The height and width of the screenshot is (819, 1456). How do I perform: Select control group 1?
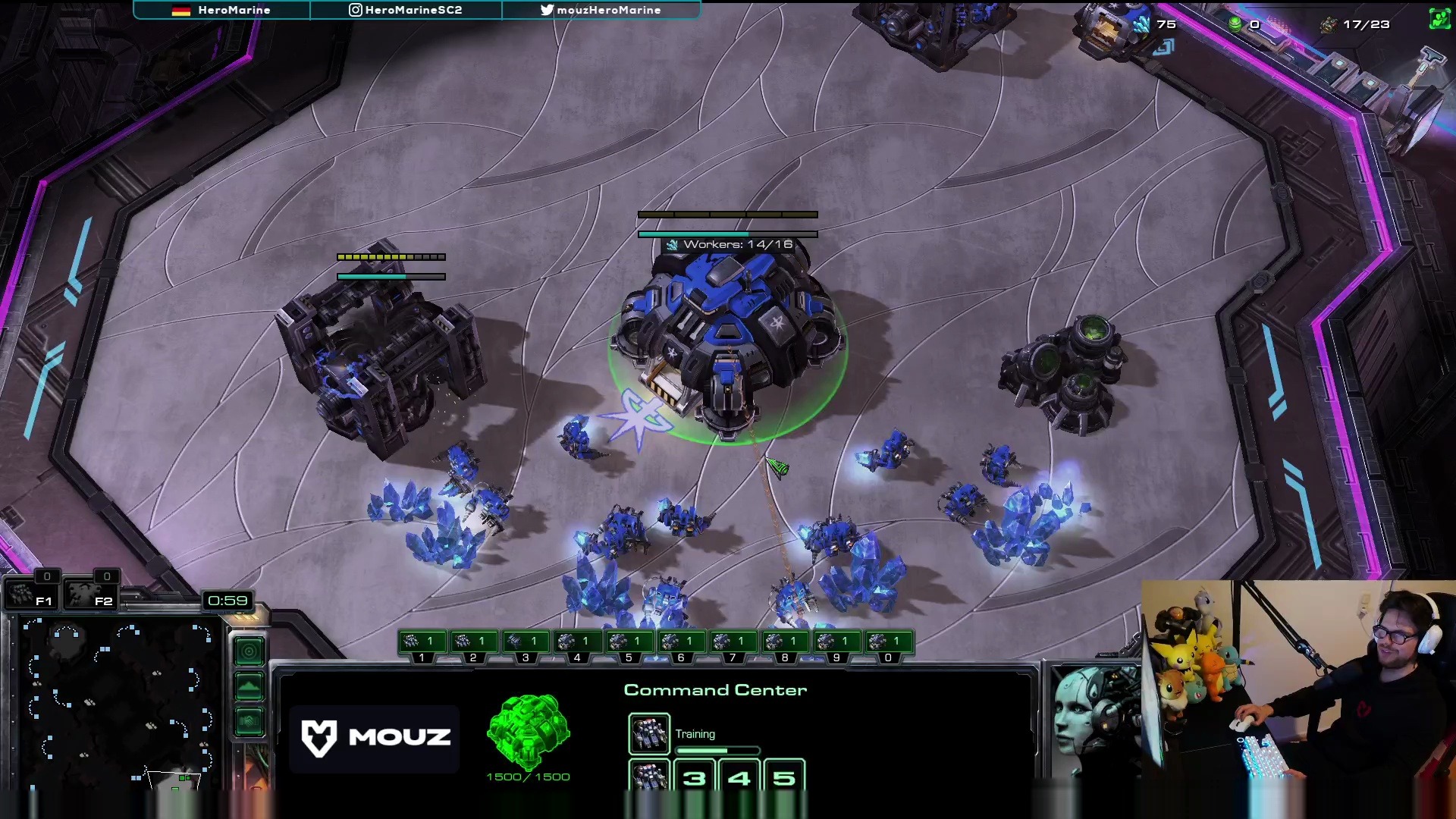[x=422, y=643]
